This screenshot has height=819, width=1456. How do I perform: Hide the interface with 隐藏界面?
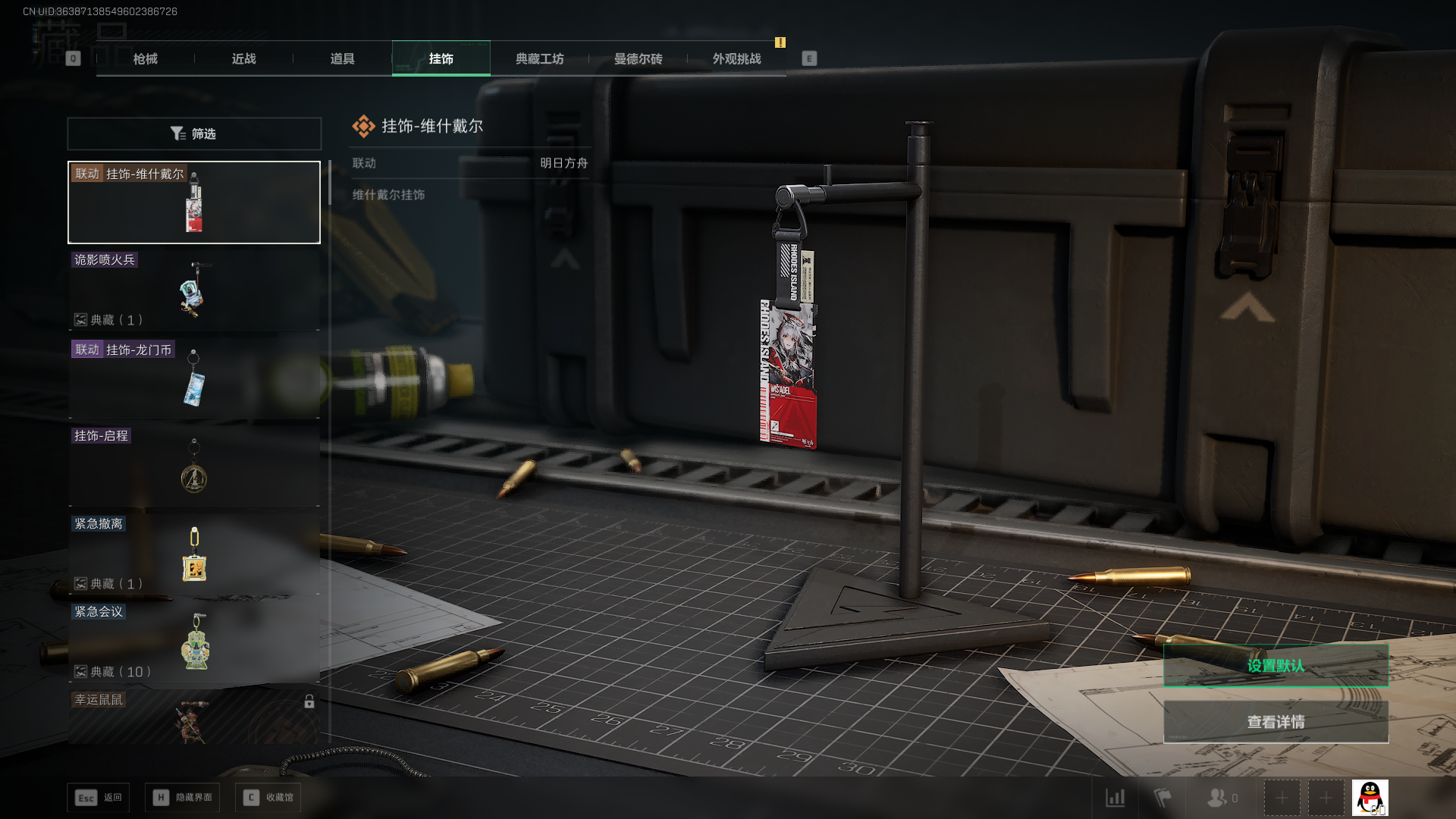coord(183,798)
